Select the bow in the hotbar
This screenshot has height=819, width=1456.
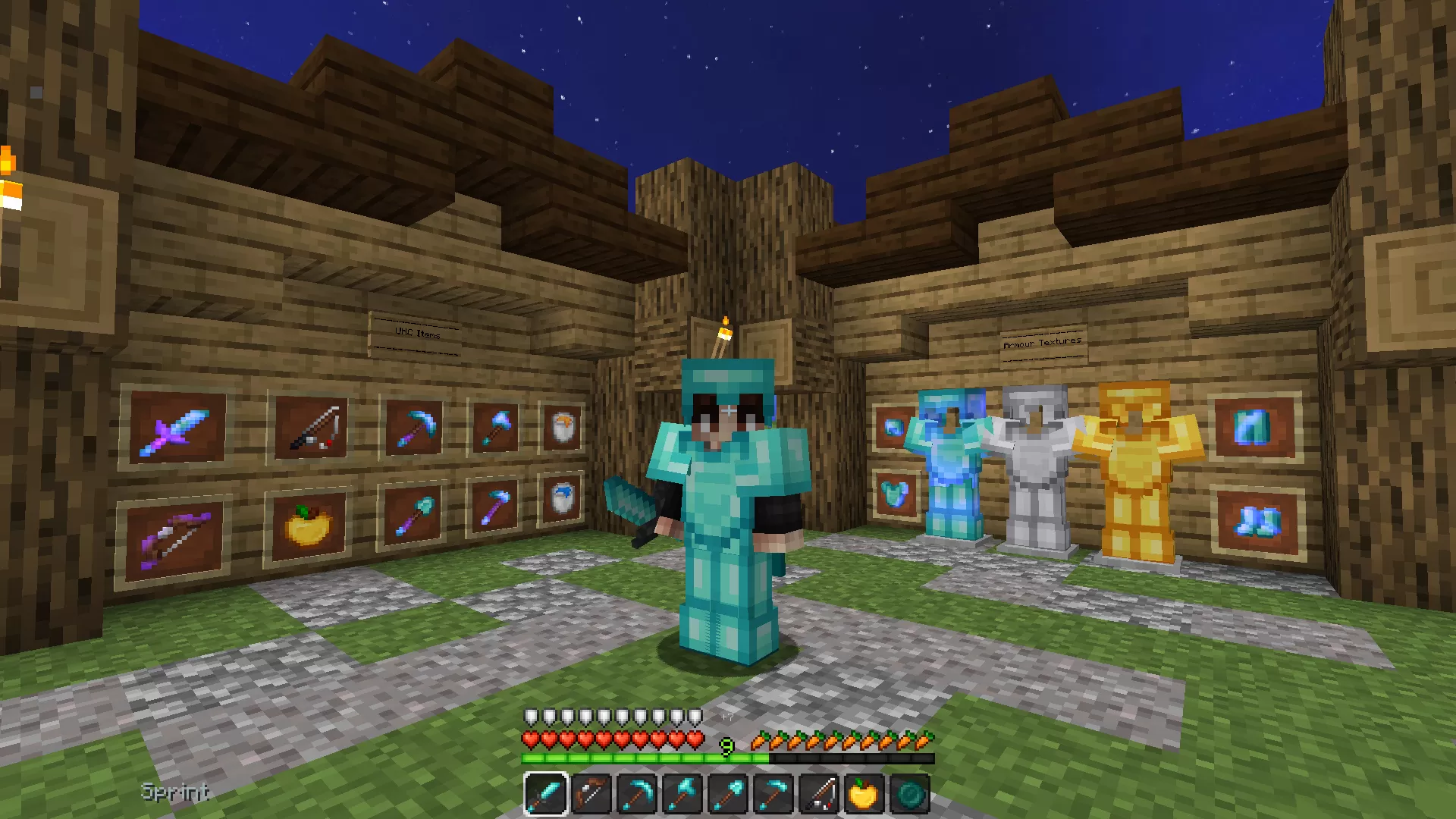tap(592, 793)
